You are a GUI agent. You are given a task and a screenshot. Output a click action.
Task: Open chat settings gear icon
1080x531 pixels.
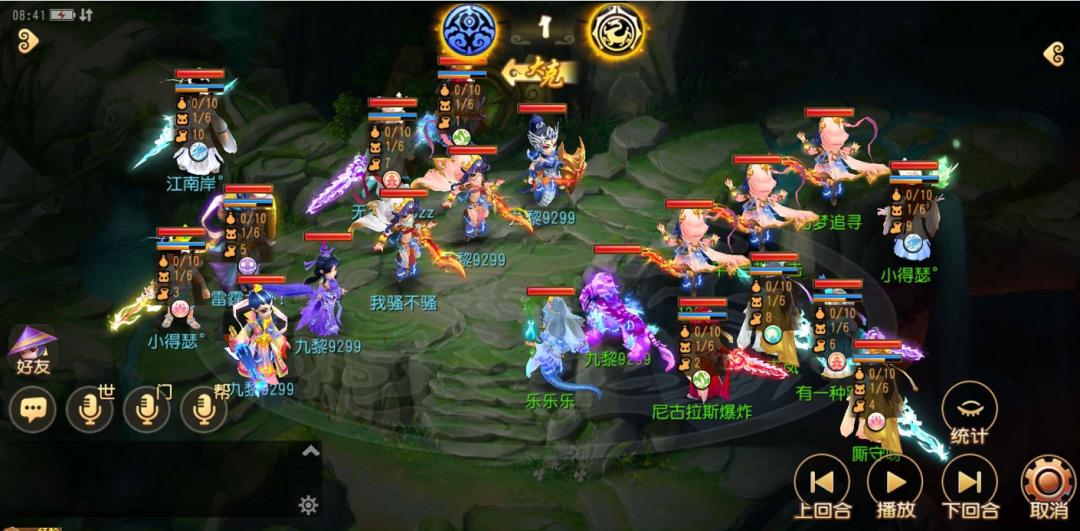point(309,504)
